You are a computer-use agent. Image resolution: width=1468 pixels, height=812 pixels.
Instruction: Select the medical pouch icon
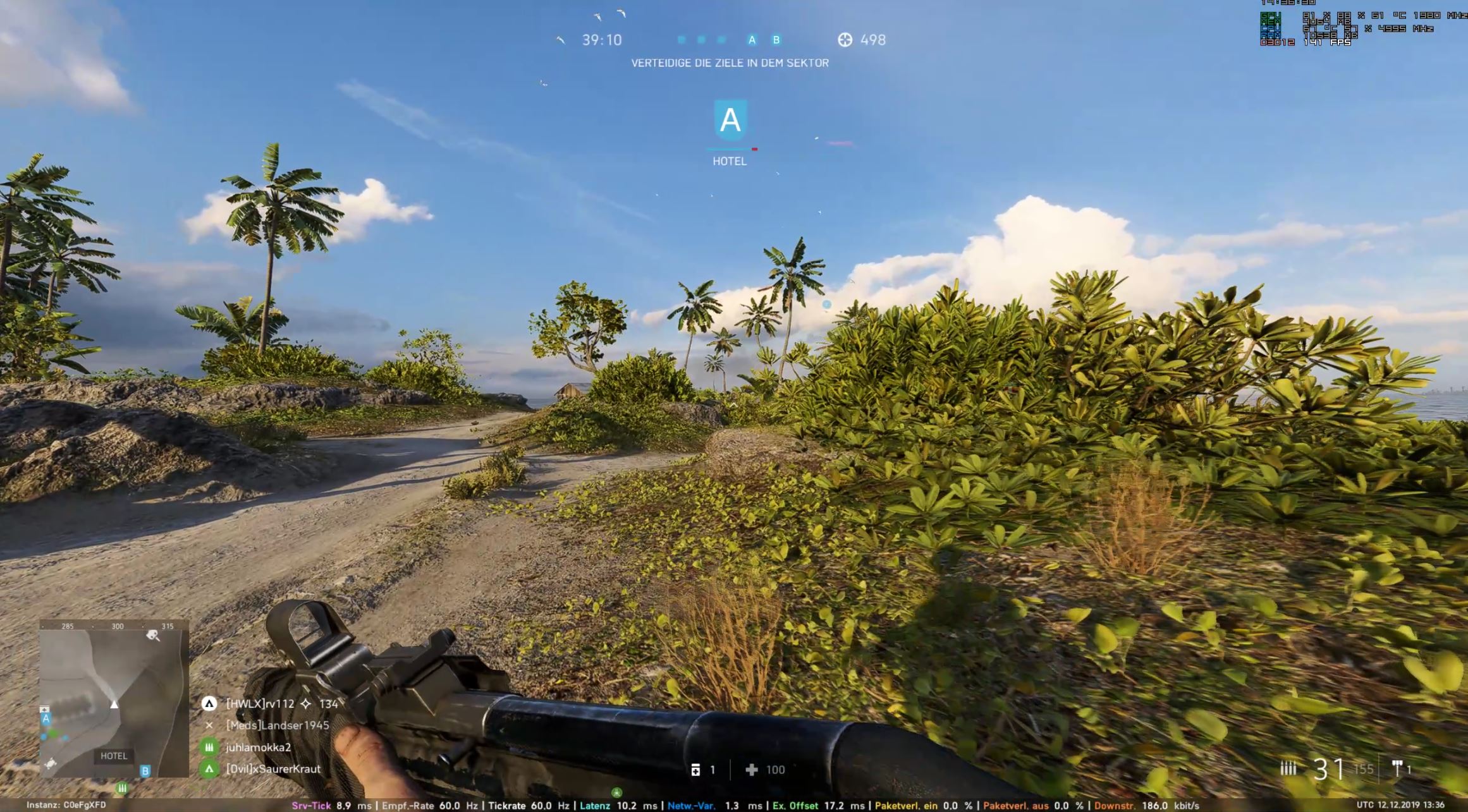(695, 769)
